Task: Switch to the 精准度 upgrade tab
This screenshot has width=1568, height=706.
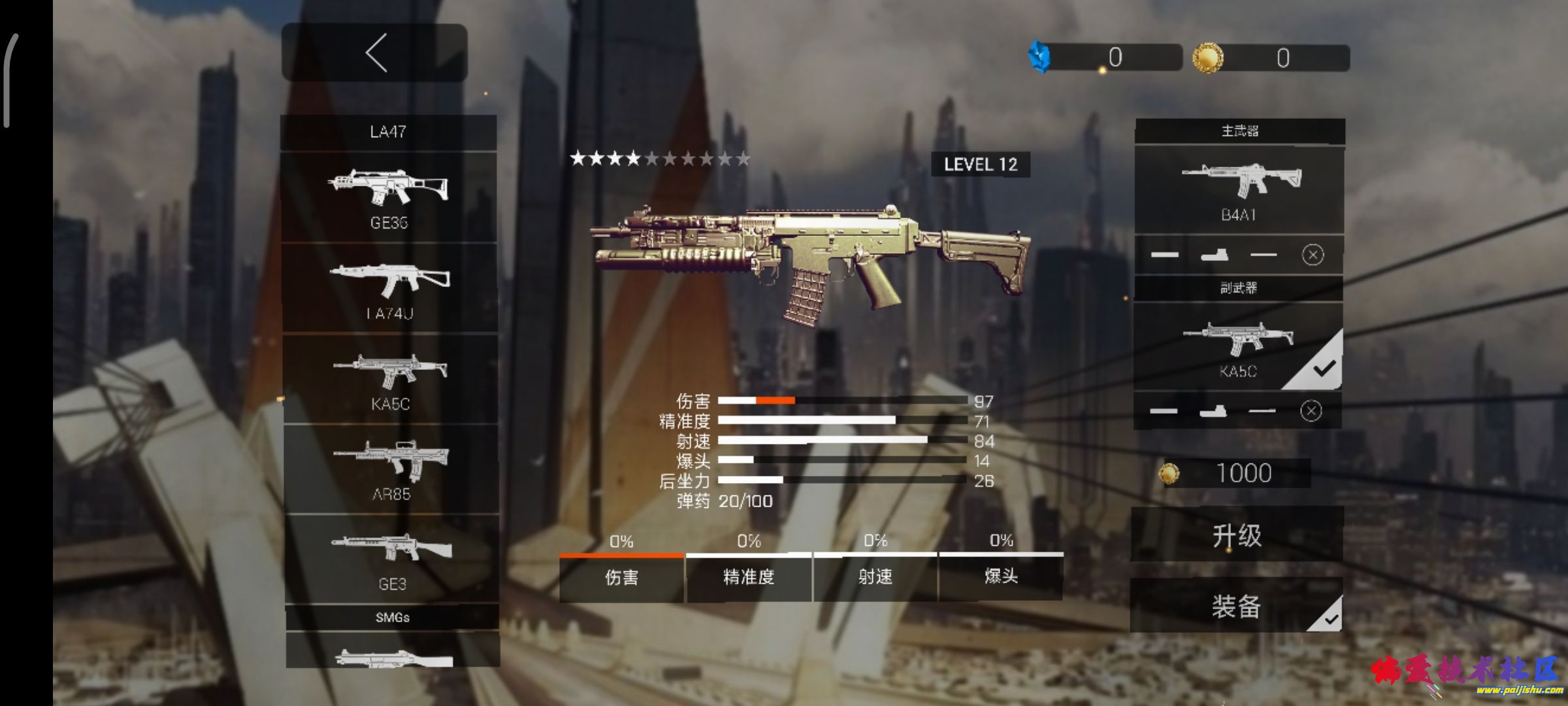Action: pos(749,577)
